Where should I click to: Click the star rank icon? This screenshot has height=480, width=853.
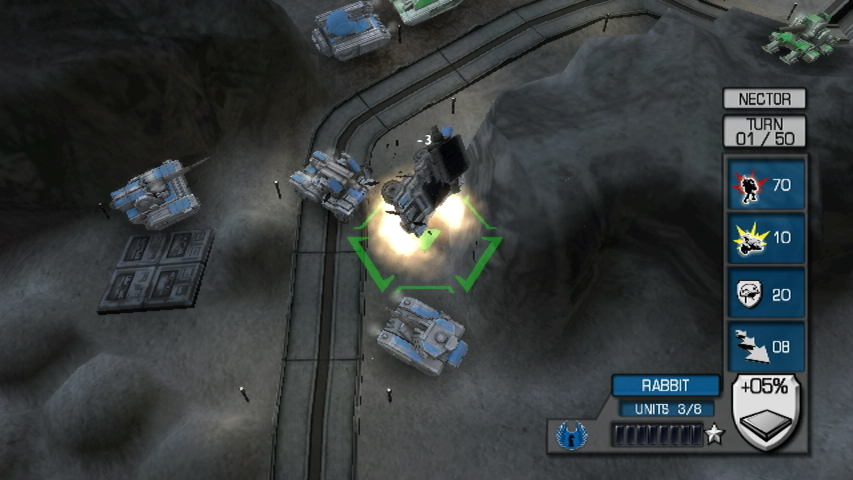[714, 435]
